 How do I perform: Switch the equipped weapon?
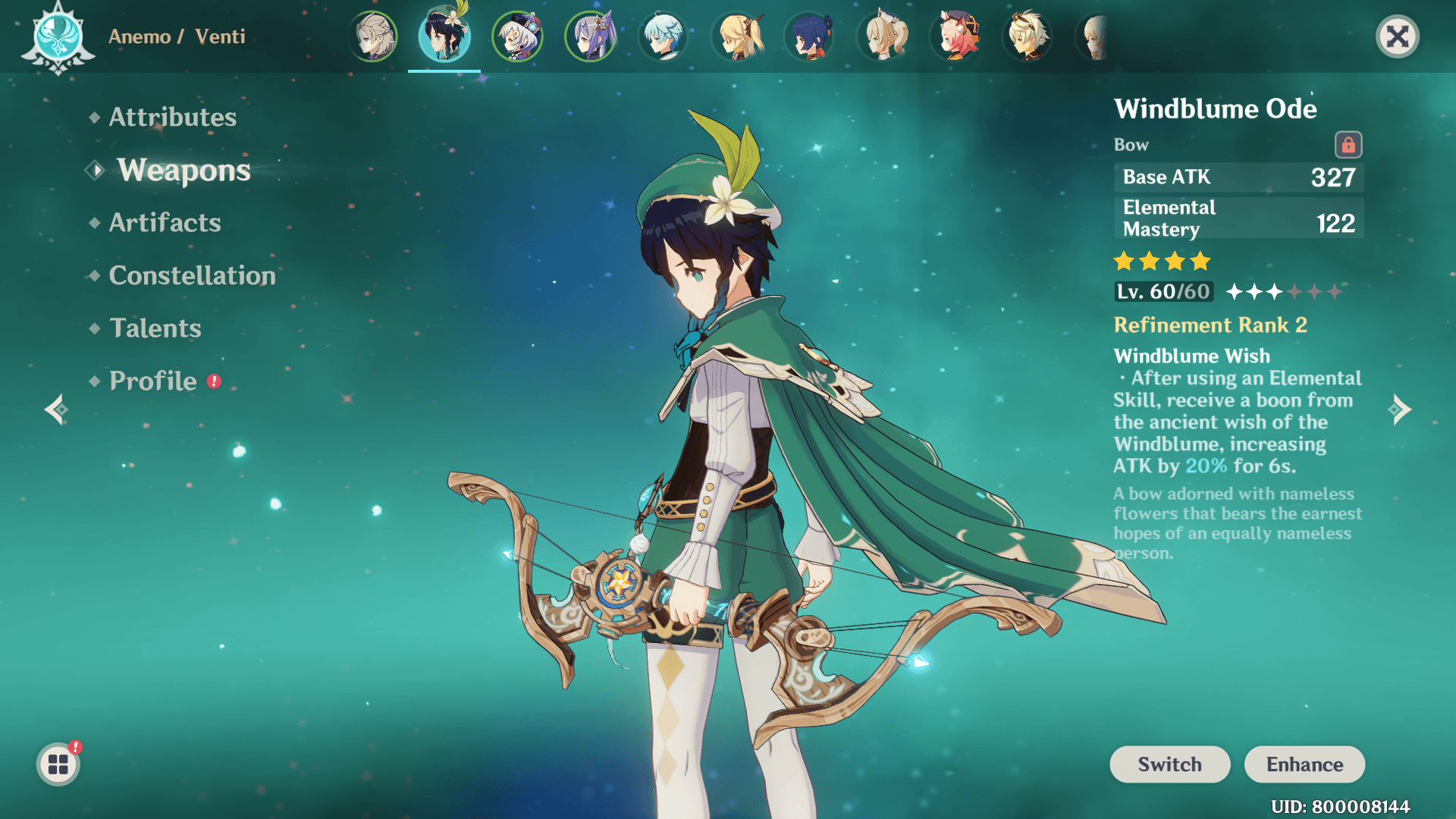(x=1169, y=764)
